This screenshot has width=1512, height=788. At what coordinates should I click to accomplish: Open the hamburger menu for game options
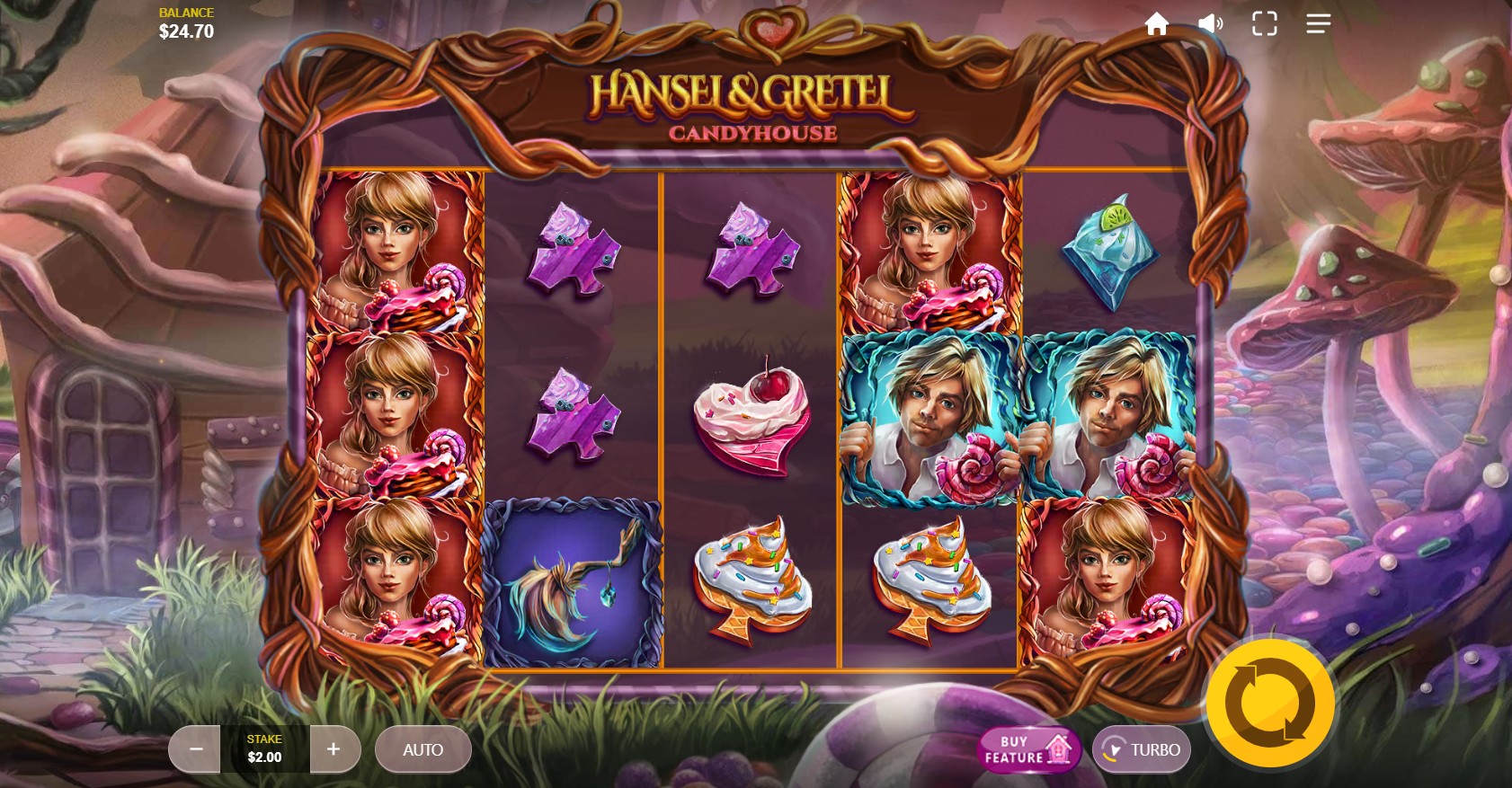coord(1318,23)
